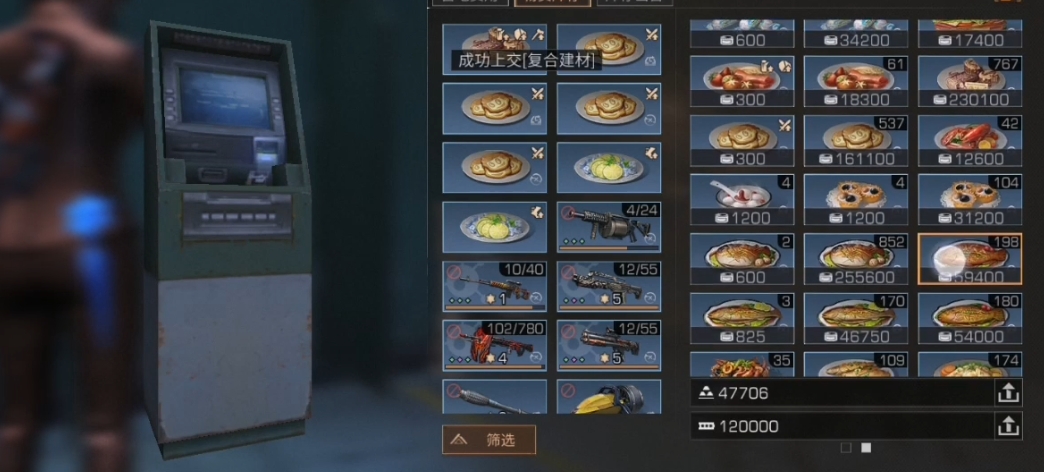Click the export button beside 120000
This screenshot has width=1044, height=472.
pos(1008,426)
